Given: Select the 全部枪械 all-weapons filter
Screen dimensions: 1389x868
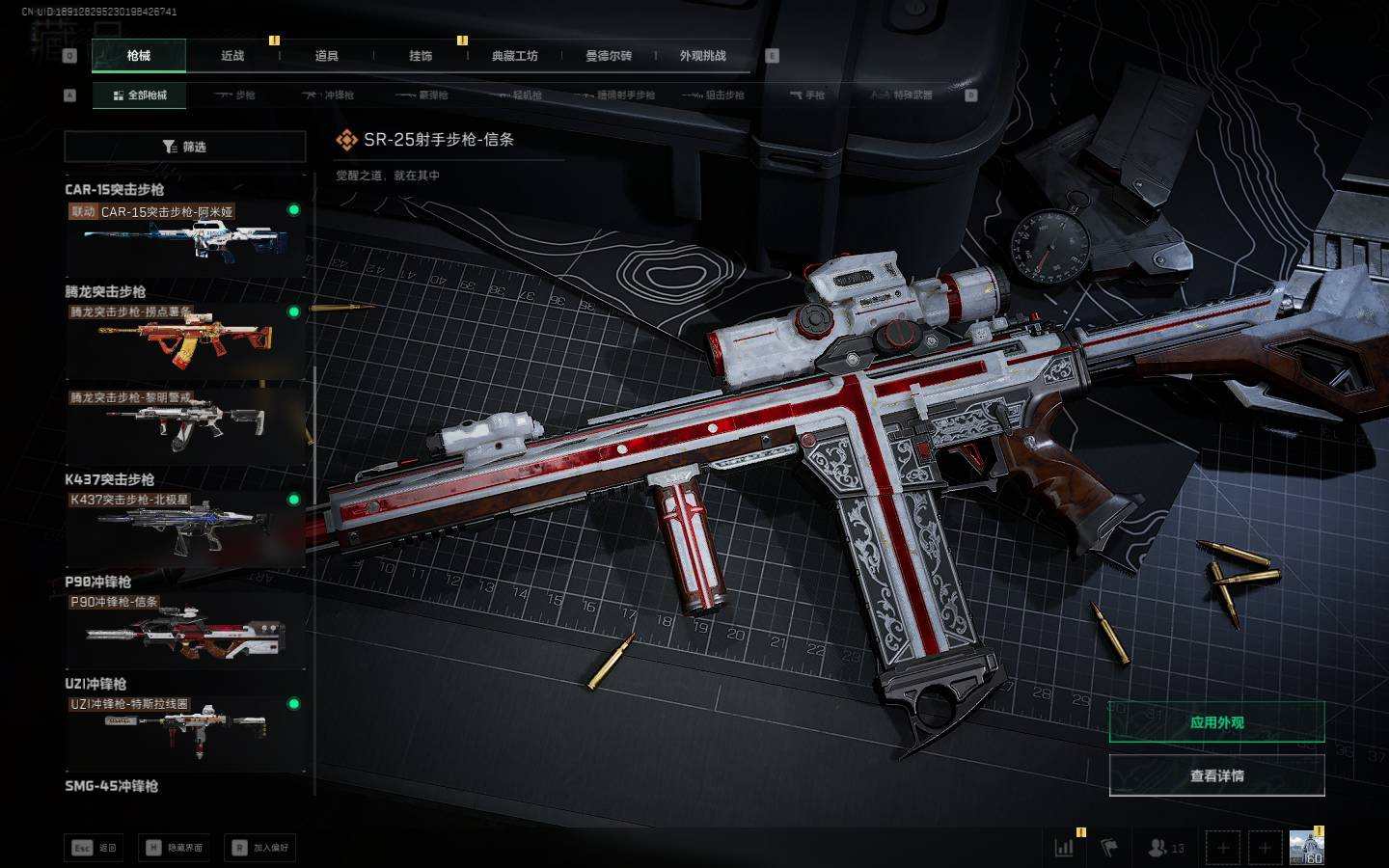Looking at the screenshot, I should point(140,95).
